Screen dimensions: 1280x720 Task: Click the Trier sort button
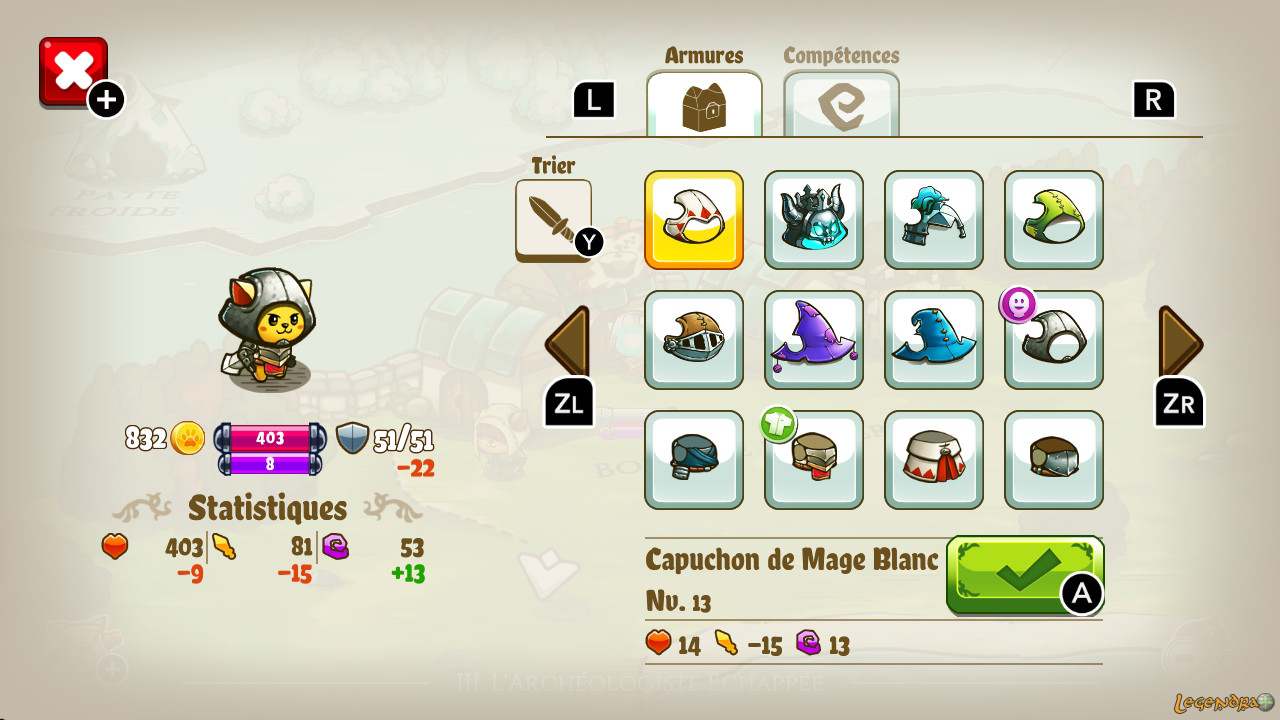[x=553, y=219]
